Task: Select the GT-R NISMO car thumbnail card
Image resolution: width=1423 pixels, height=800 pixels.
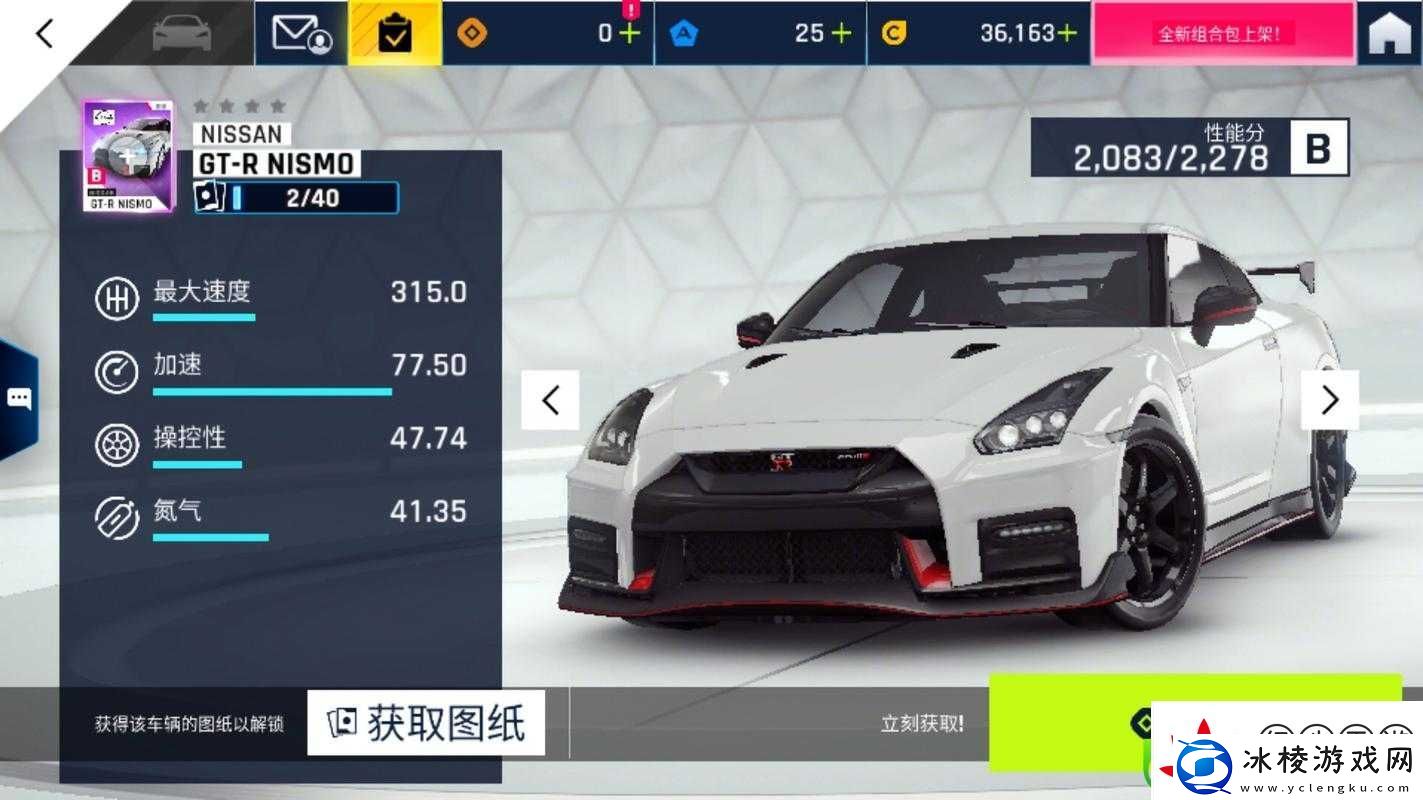Action: point(126,152)
